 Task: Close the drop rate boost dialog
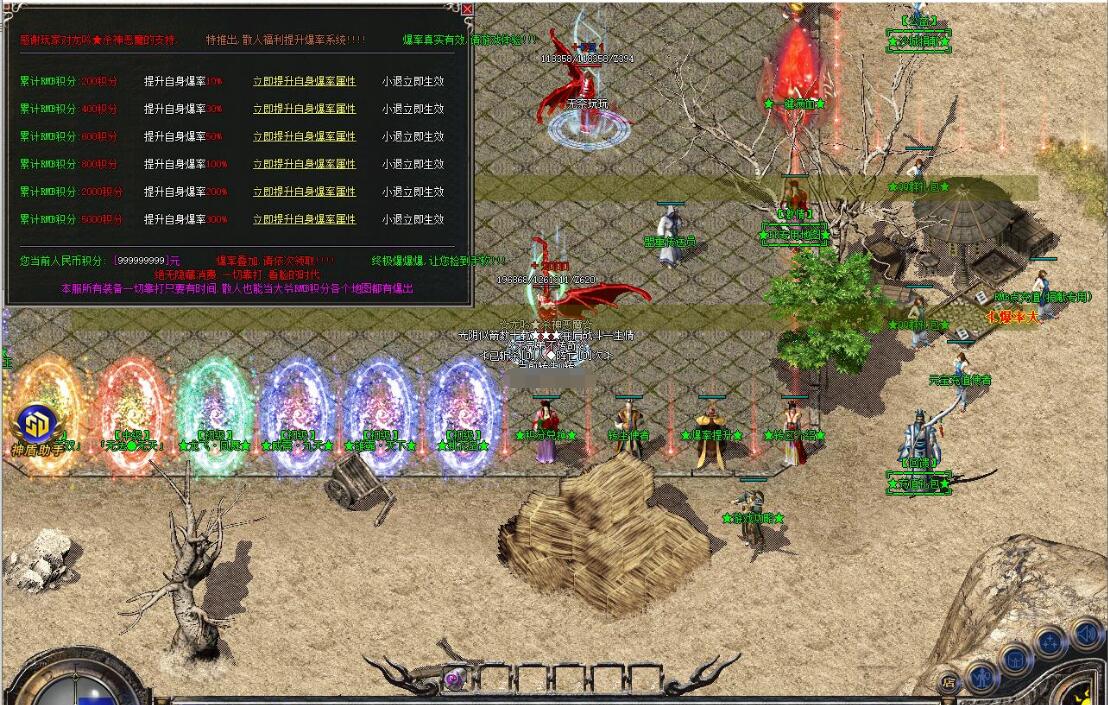click(467, 9)
